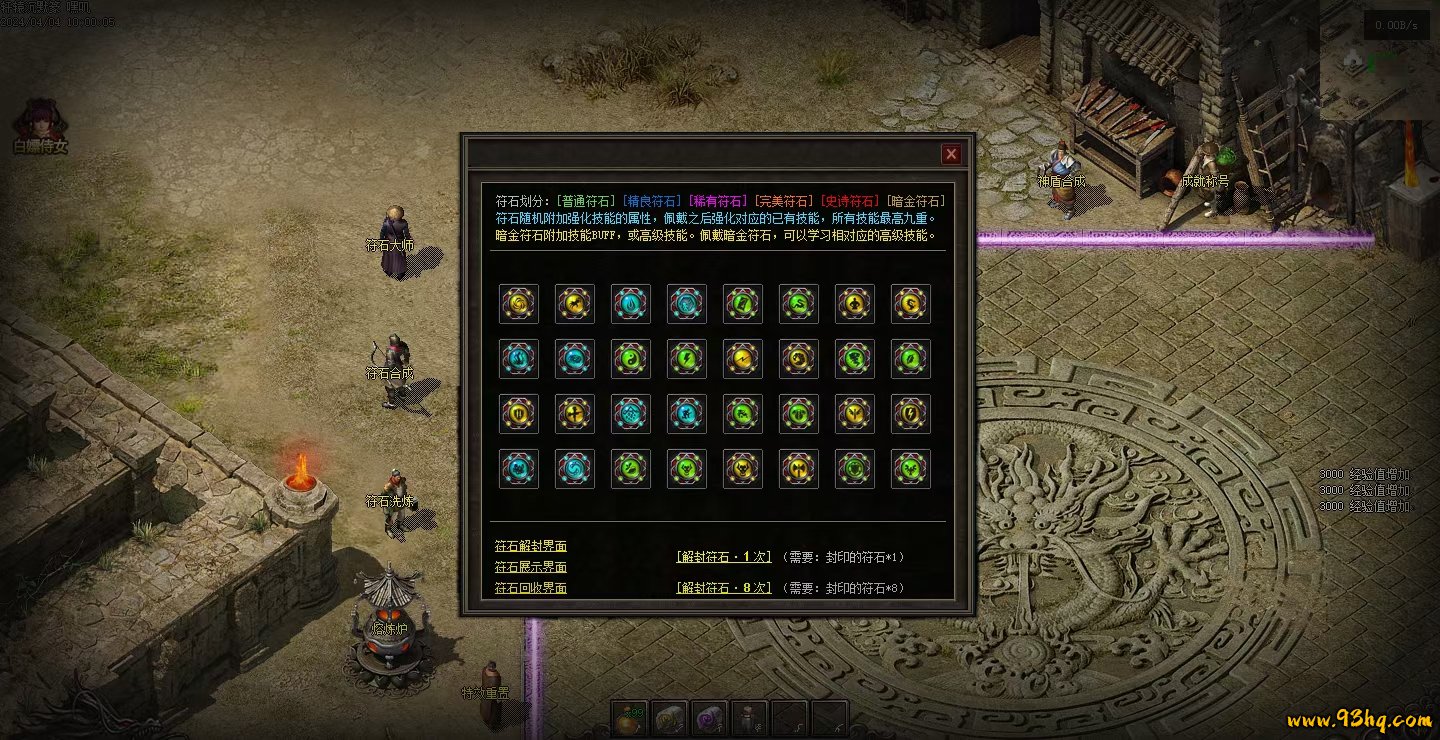Choose the yellow double-axe rune stone
Image resolution: width=1440 pixels, height=740 pixels.
799,469
